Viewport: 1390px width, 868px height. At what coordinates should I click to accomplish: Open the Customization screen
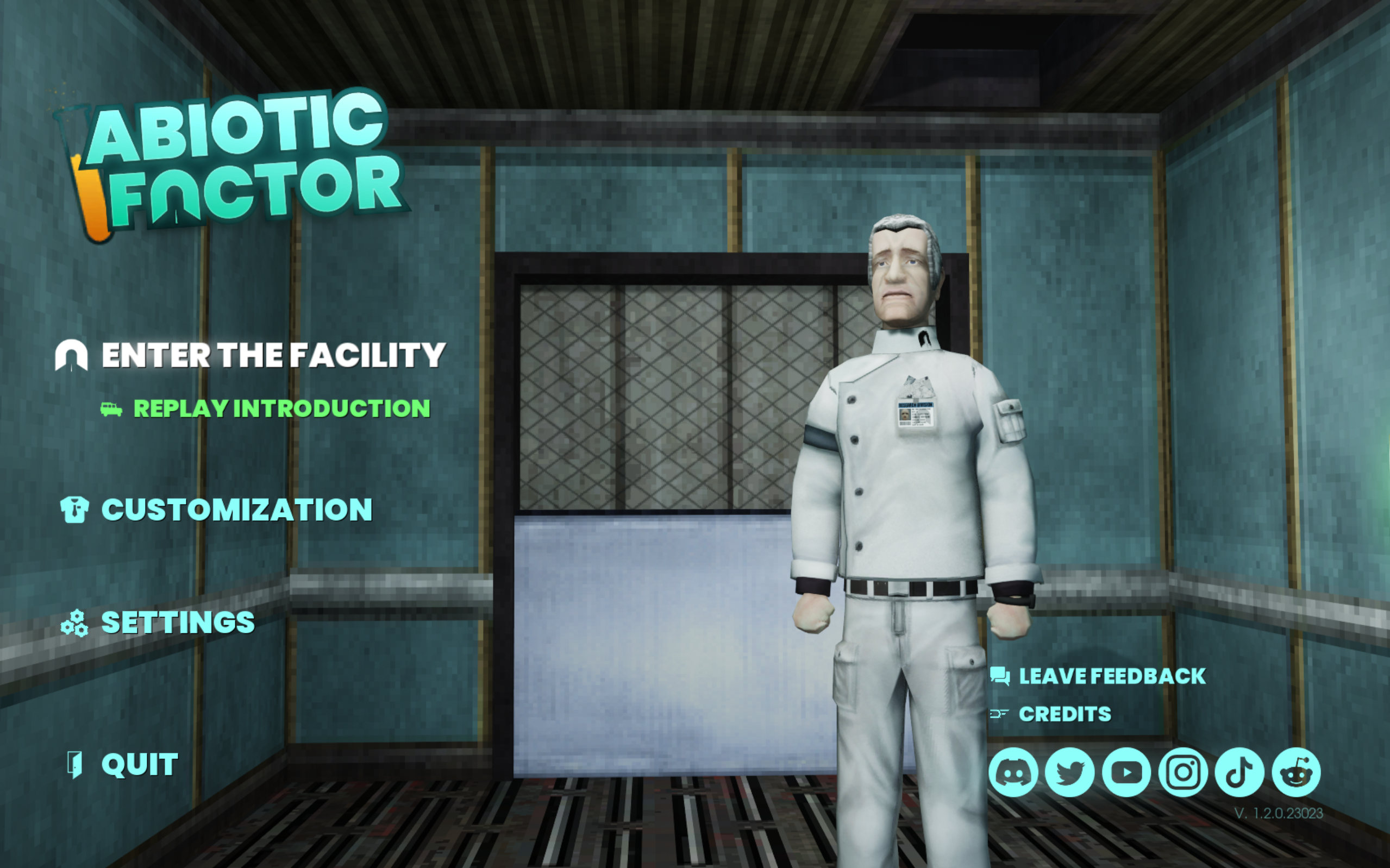[236, 507]
